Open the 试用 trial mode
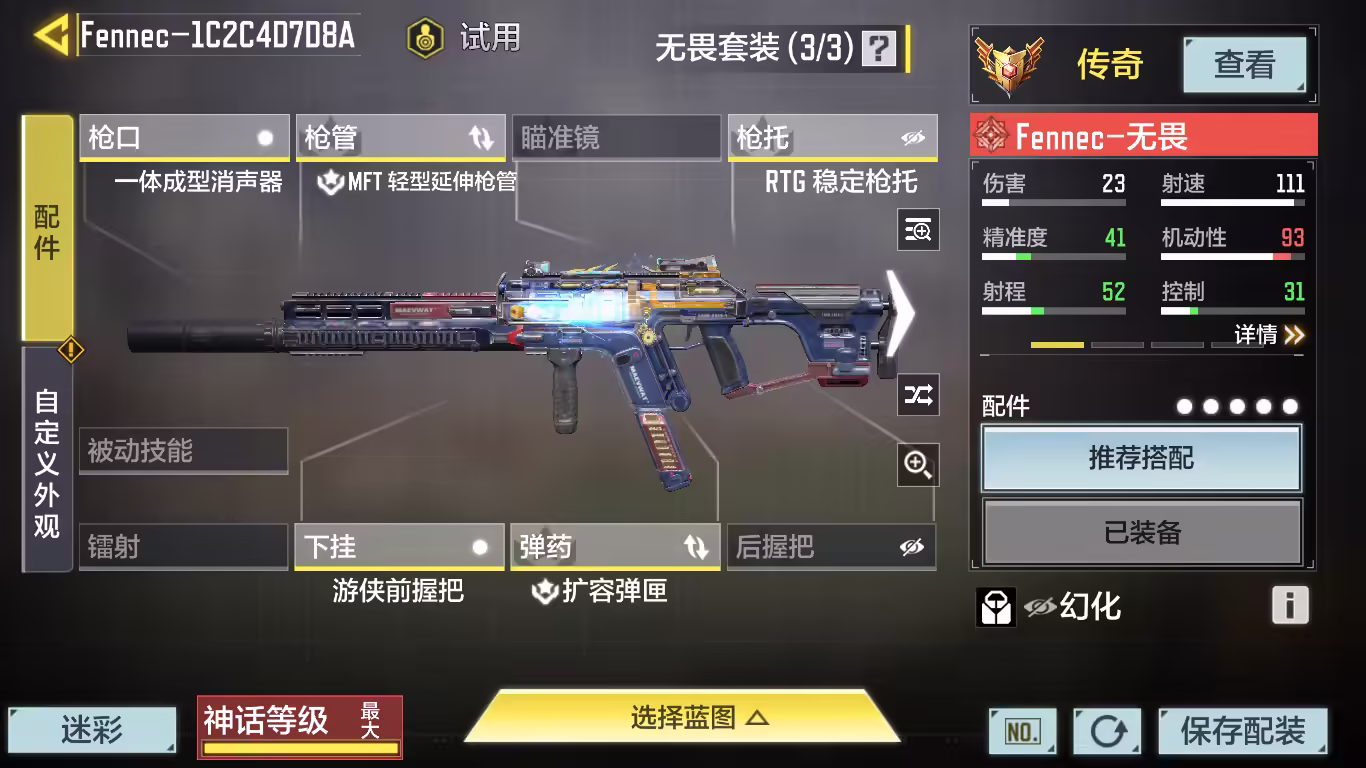The image size is (1366, 768). 465,38
